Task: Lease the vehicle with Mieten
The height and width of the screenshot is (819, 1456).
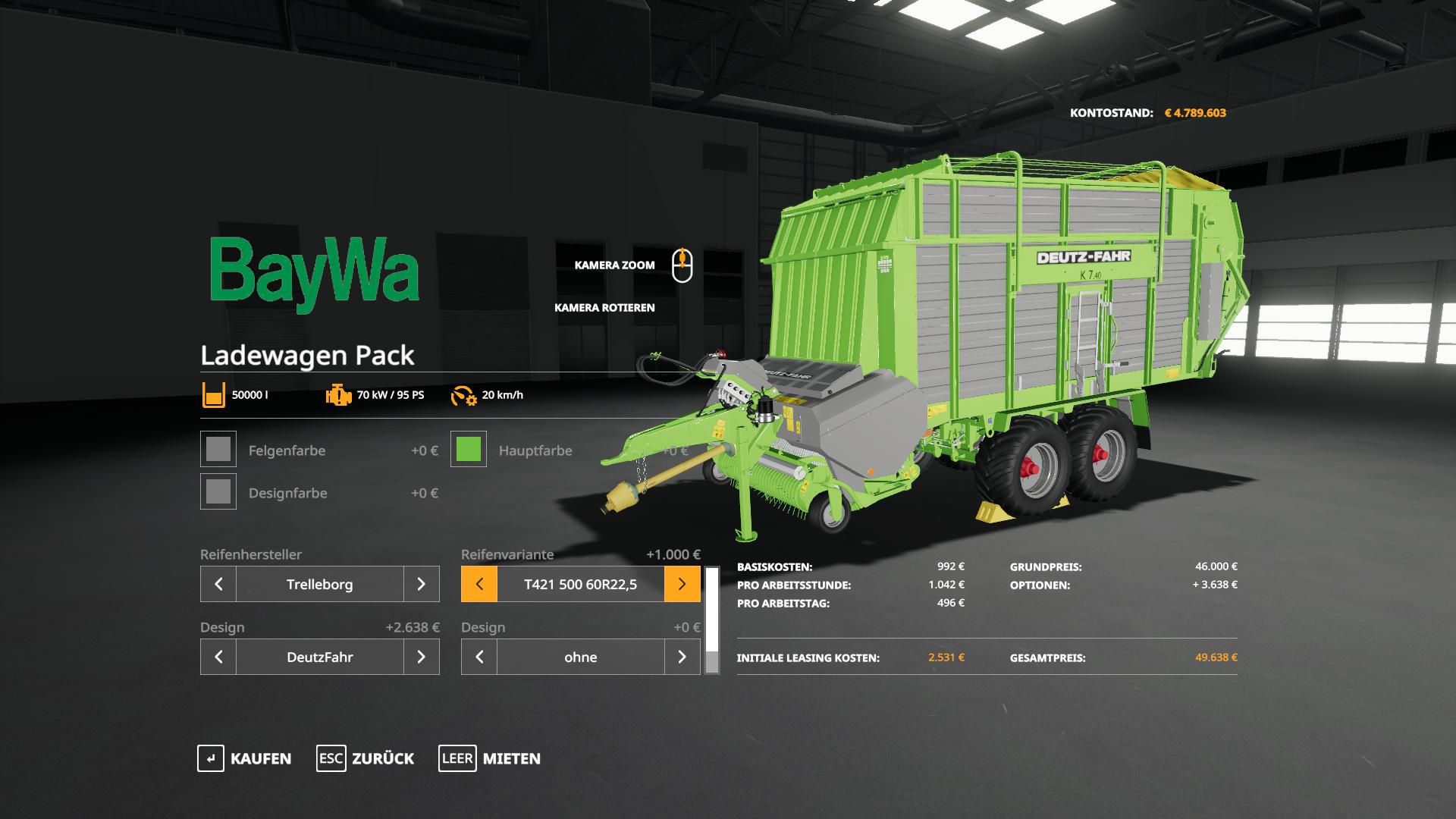Action: (490, 758)
